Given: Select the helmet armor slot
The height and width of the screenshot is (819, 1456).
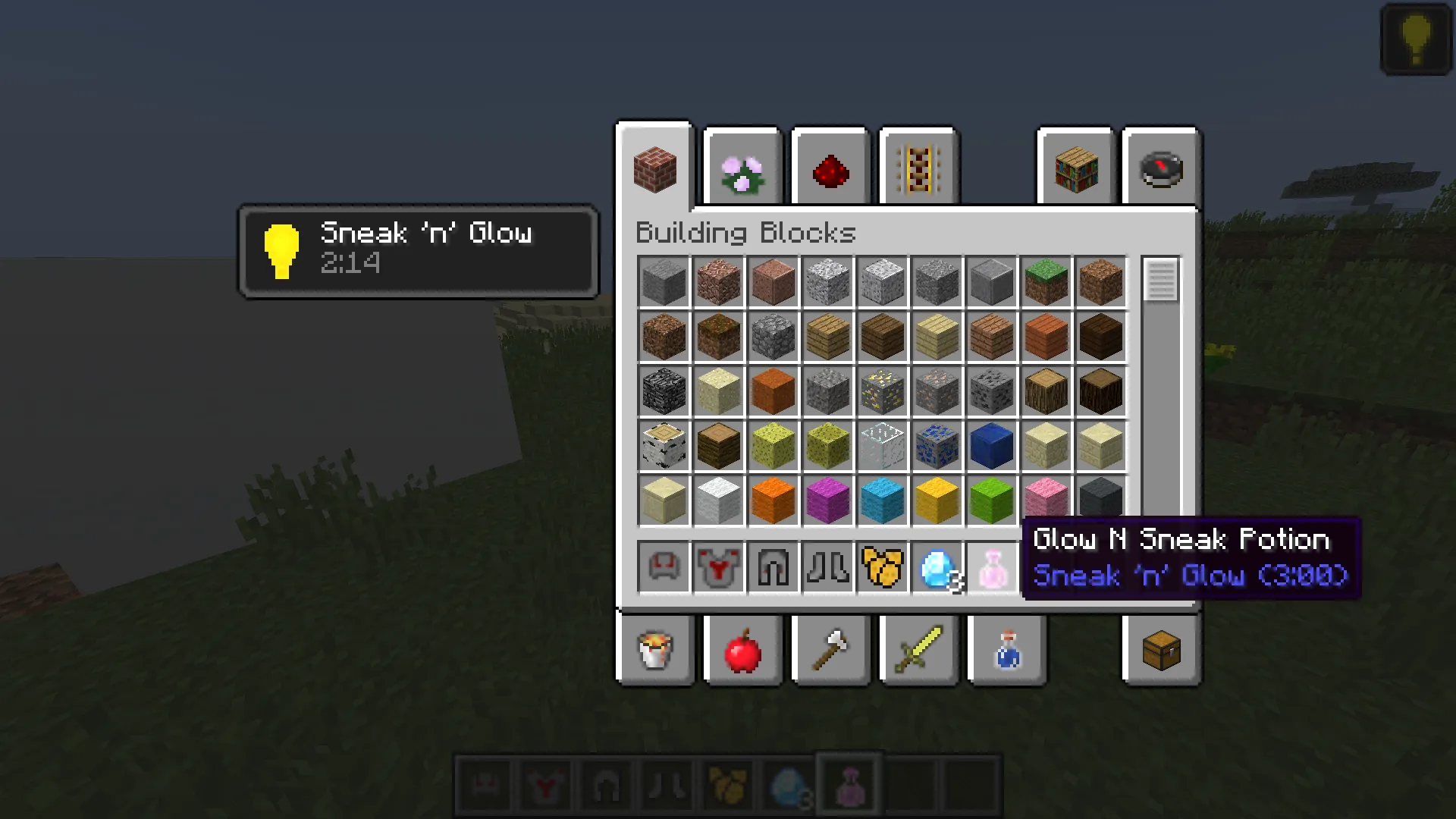Looking at the screenshot, I should point(664,567).
